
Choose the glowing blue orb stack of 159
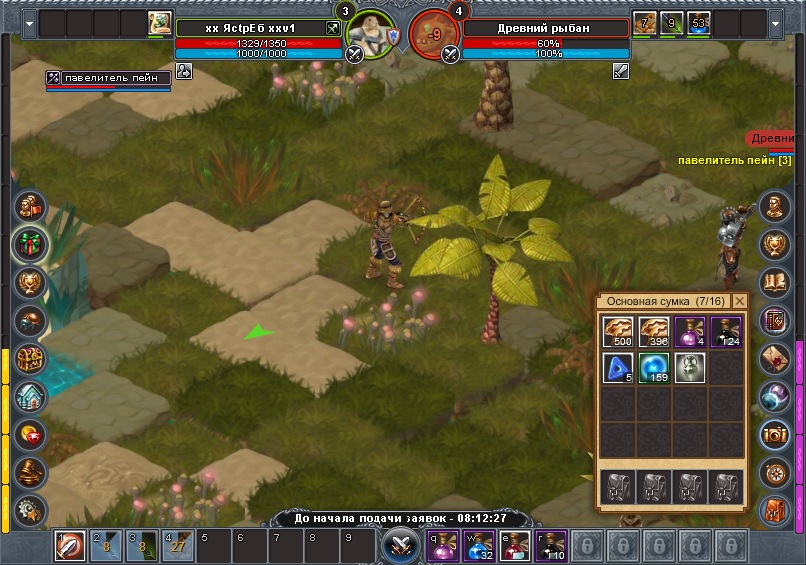(x=654, y=368)
